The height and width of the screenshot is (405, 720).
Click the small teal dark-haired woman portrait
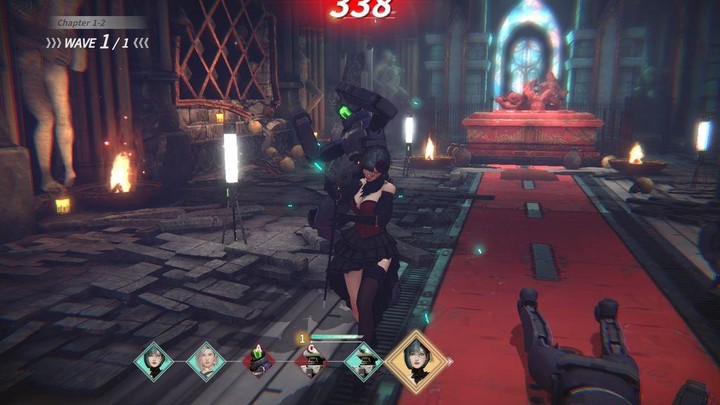(x=154, y=361)
